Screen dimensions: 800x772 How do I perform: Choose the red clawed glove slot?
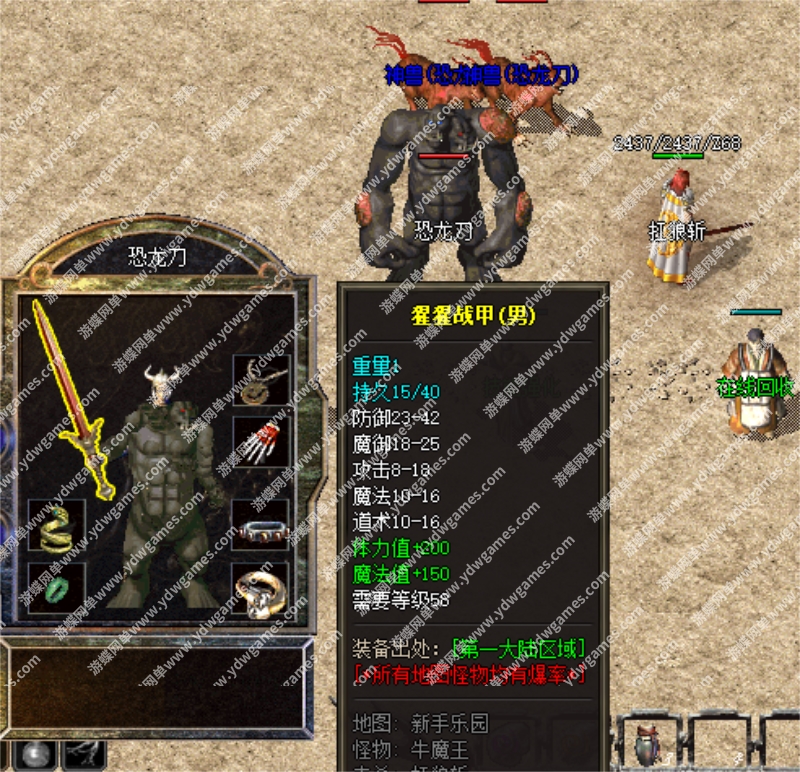260,441
